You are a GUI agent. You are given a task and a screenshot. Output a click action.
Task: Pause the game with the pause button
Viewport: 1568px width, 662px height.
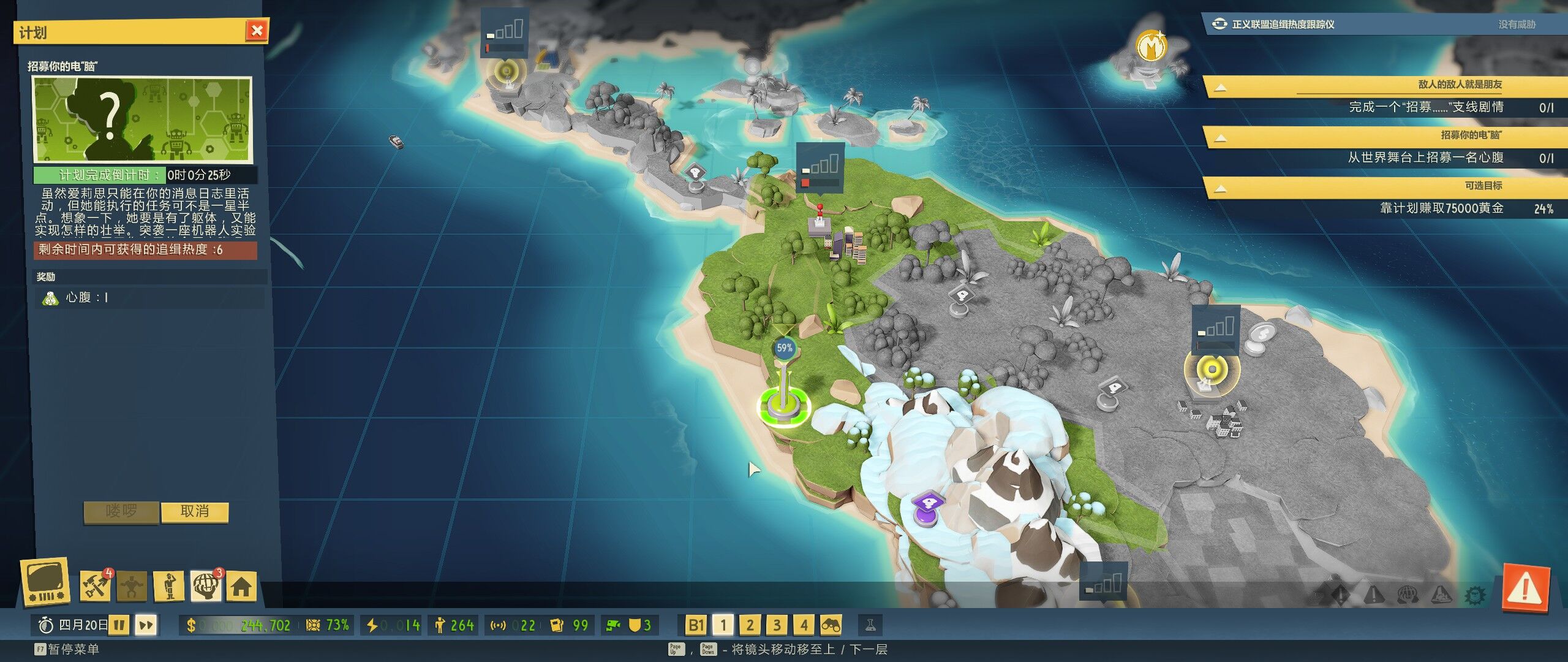pos(119,625)
